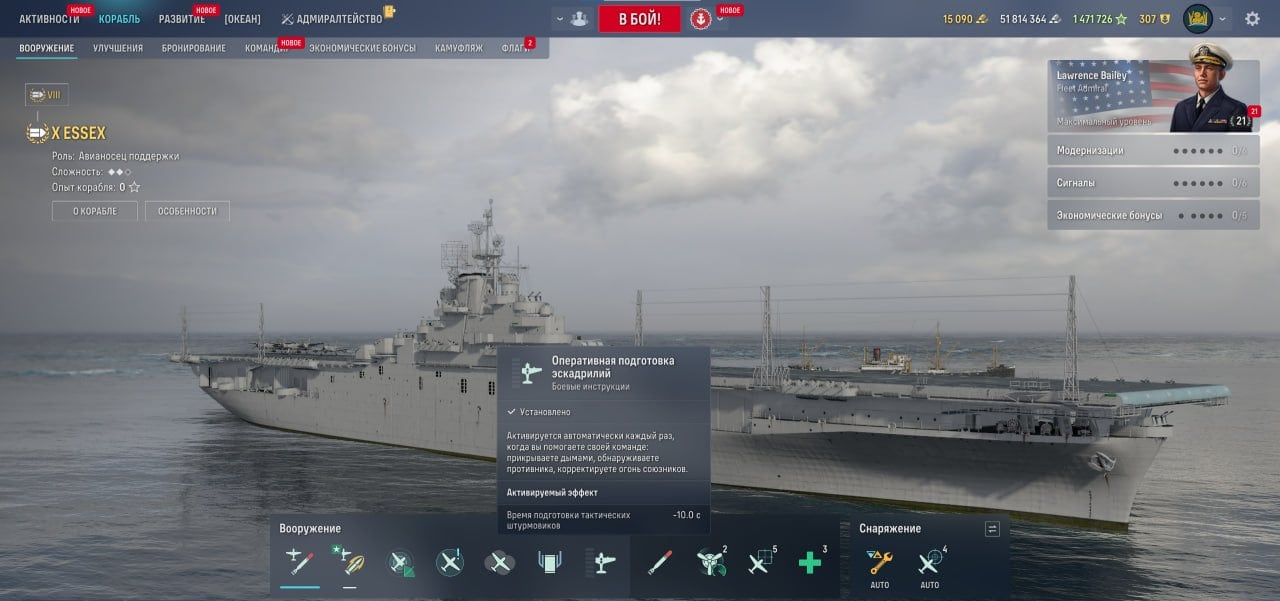Screen dimensions: 1280x601
Task: Select the wrench equipment slot
Action: (x=880, y=562)
